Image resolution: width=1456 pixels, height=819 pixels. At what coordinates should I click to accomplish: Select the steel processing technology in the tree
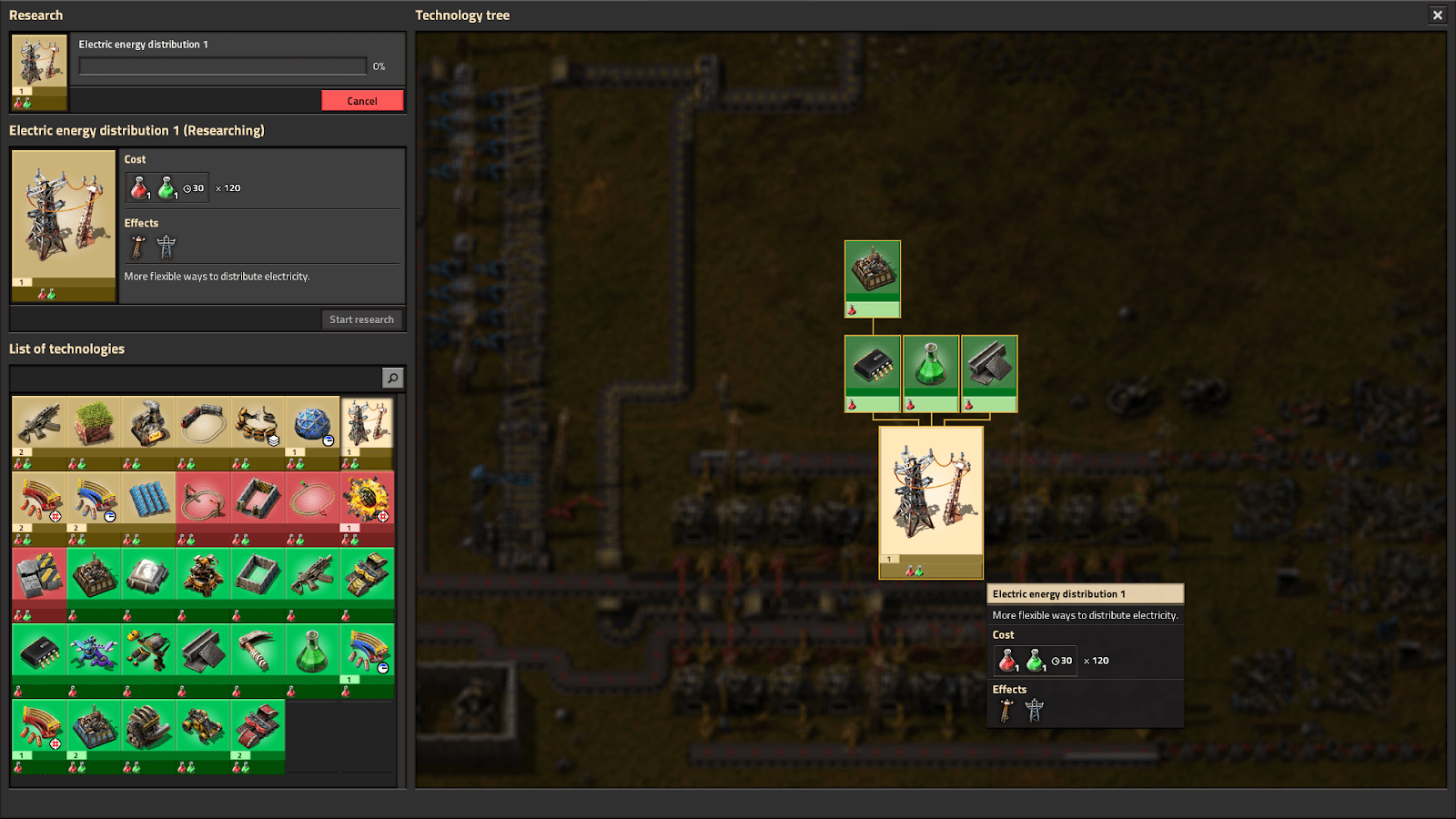click(987, 369)
